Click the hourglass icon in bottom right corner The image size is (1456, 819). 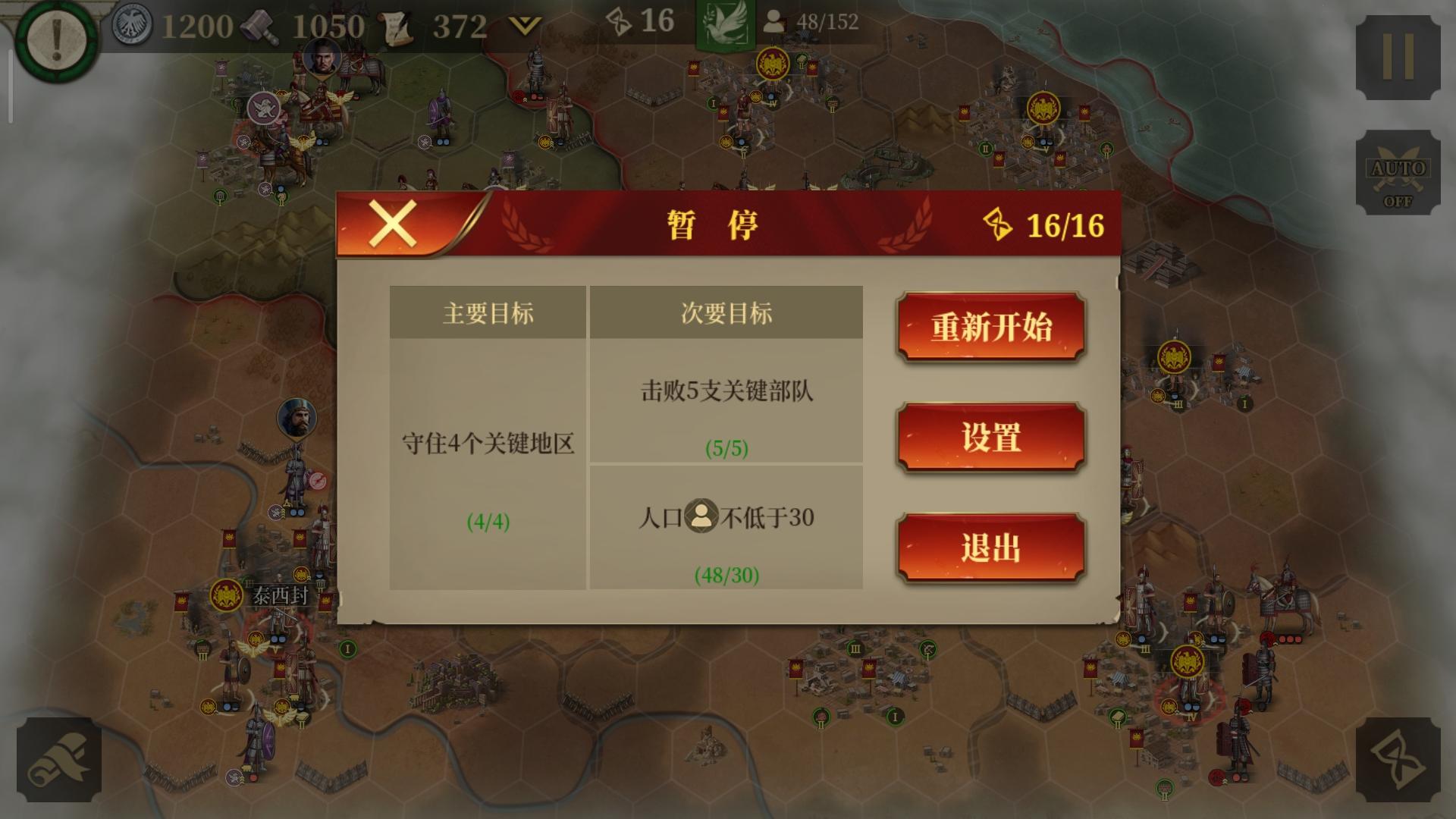(1398, 761)
